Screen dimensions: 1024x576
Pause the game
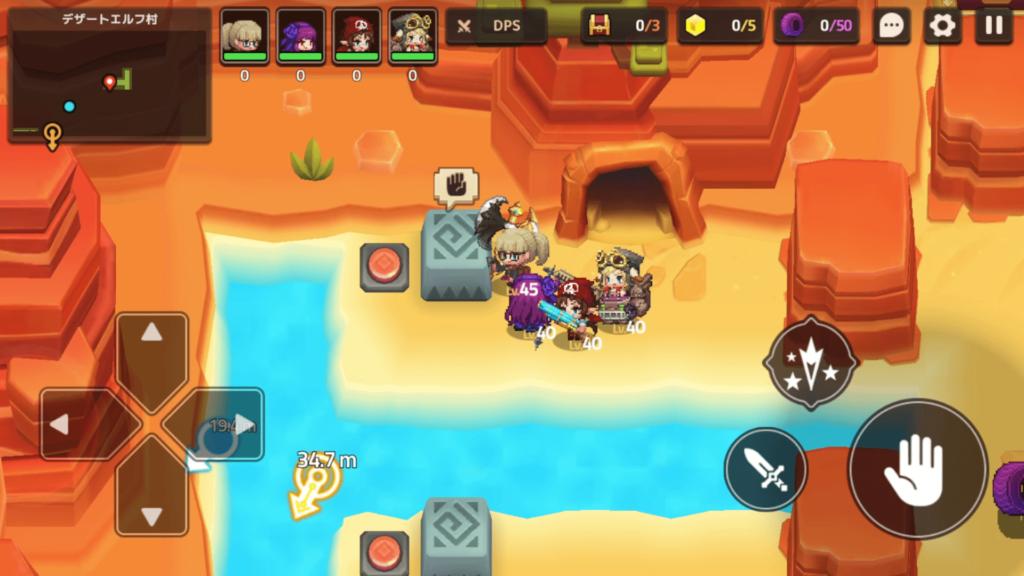pyautogui.click(x=993, y=26)
